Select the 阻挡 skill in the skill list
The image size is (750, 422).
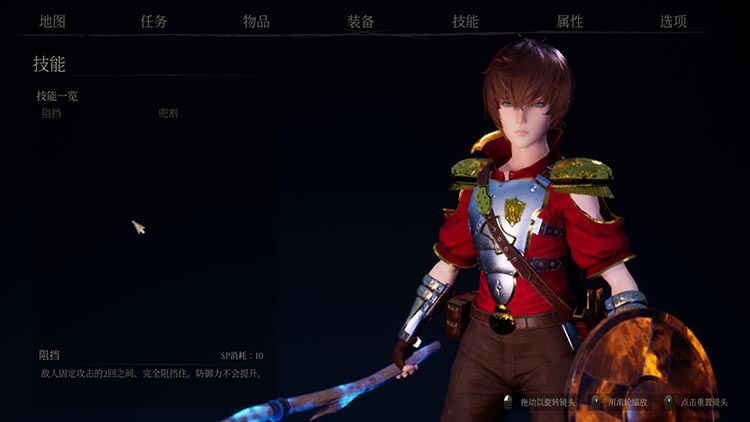(51, 114)
